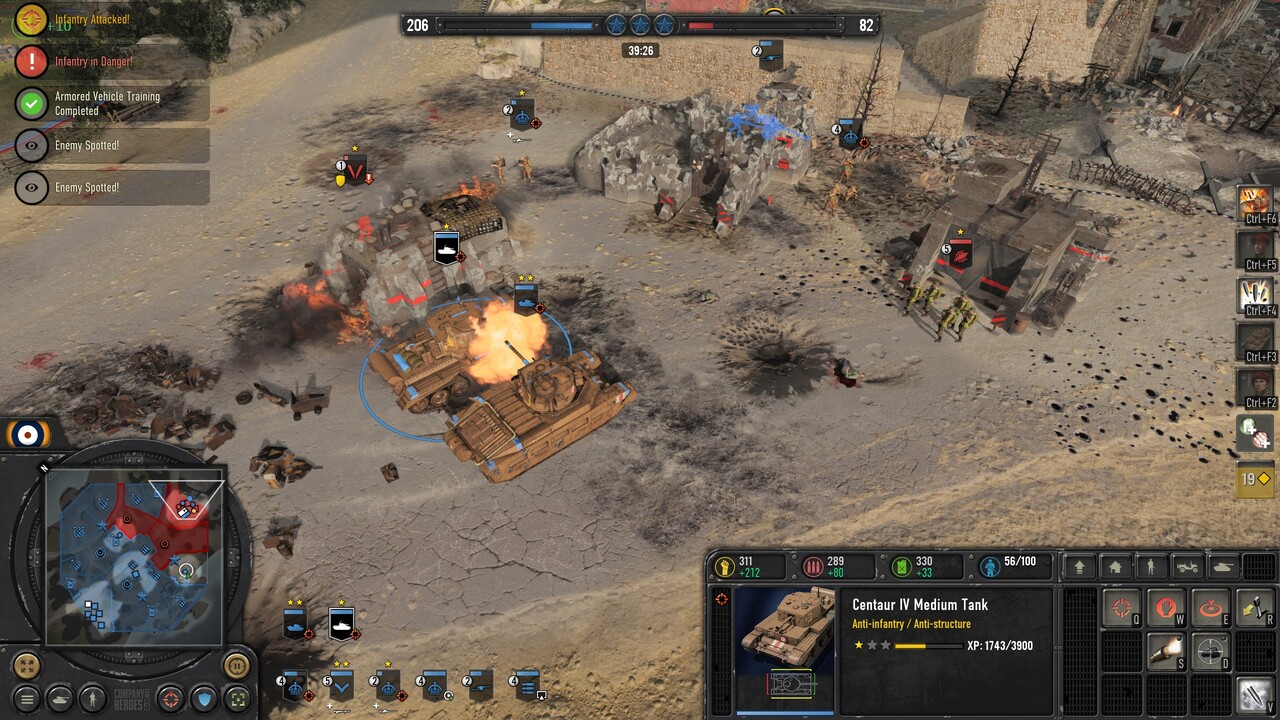
Task: Open the upgrades arrow tab
Action: coord(1079,567)
